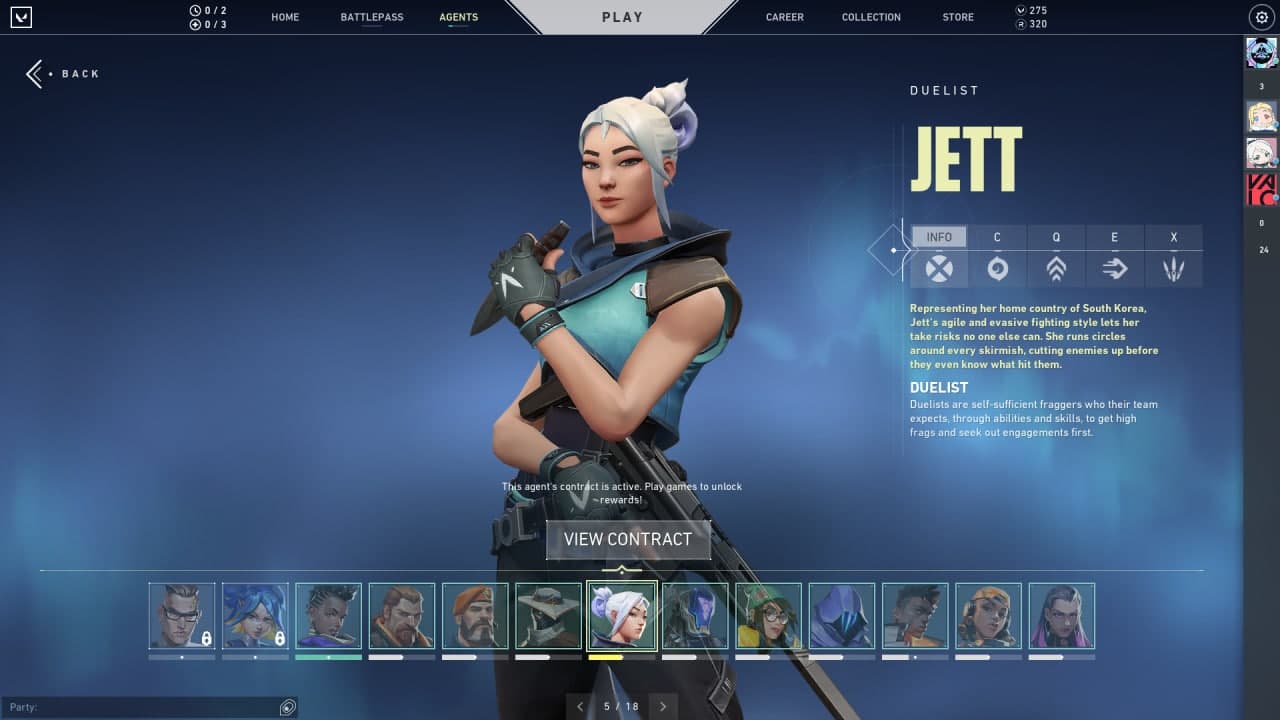This screenshot has width=1280, height=720.
Task: View Jett's contract
Action: pyautogui.click(x=628, y=539)
